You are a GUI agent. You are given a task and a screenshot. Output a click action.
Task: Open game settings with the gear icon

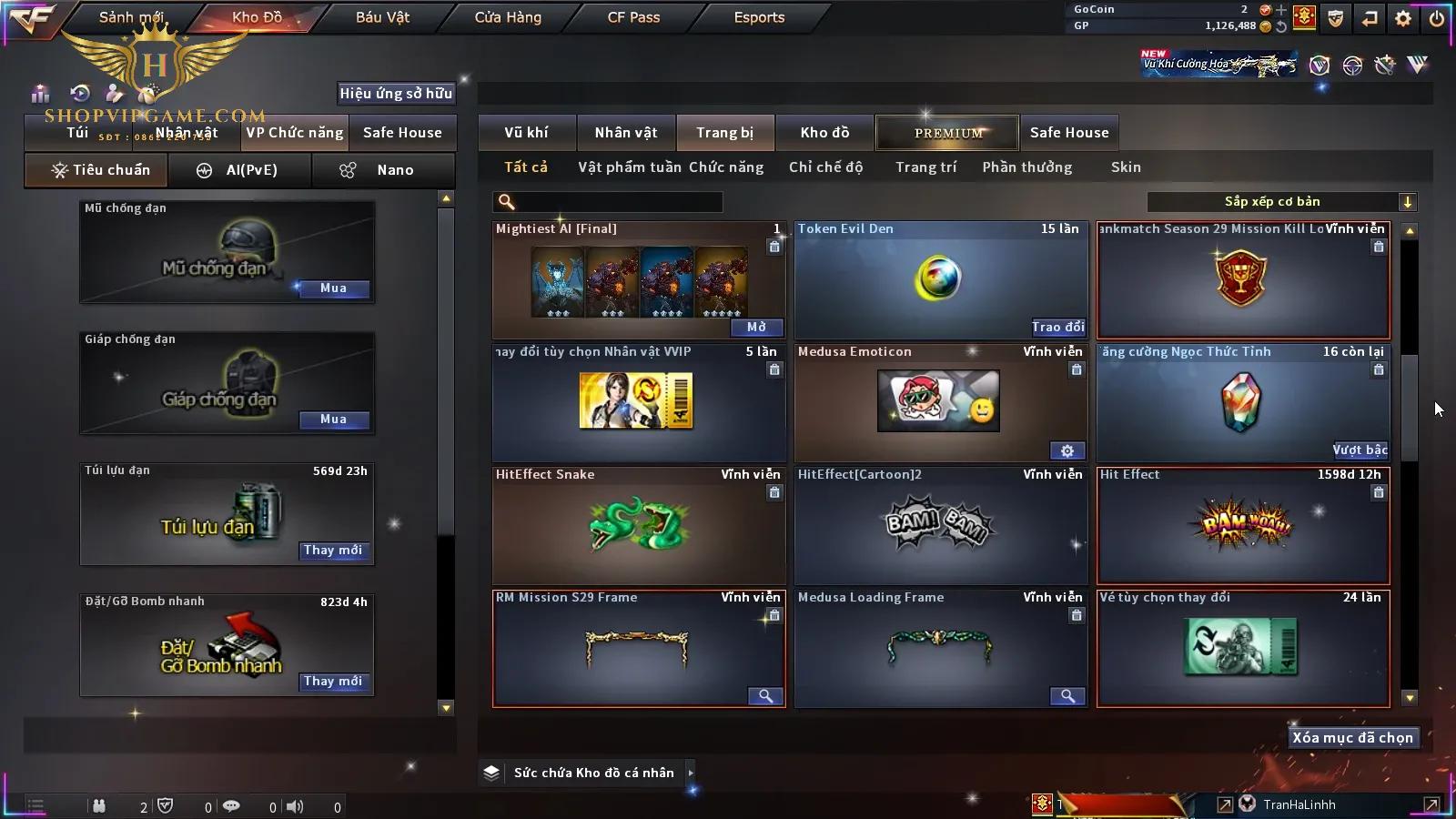(1403, 18)
